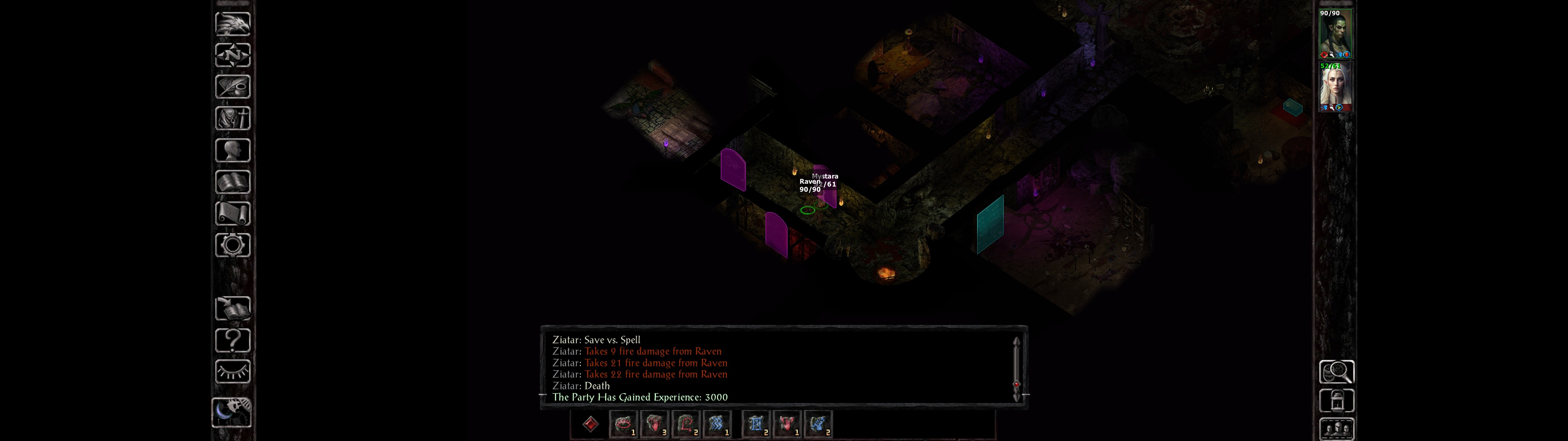
Task: Open the priest scroll button
Action: [232, 213]
